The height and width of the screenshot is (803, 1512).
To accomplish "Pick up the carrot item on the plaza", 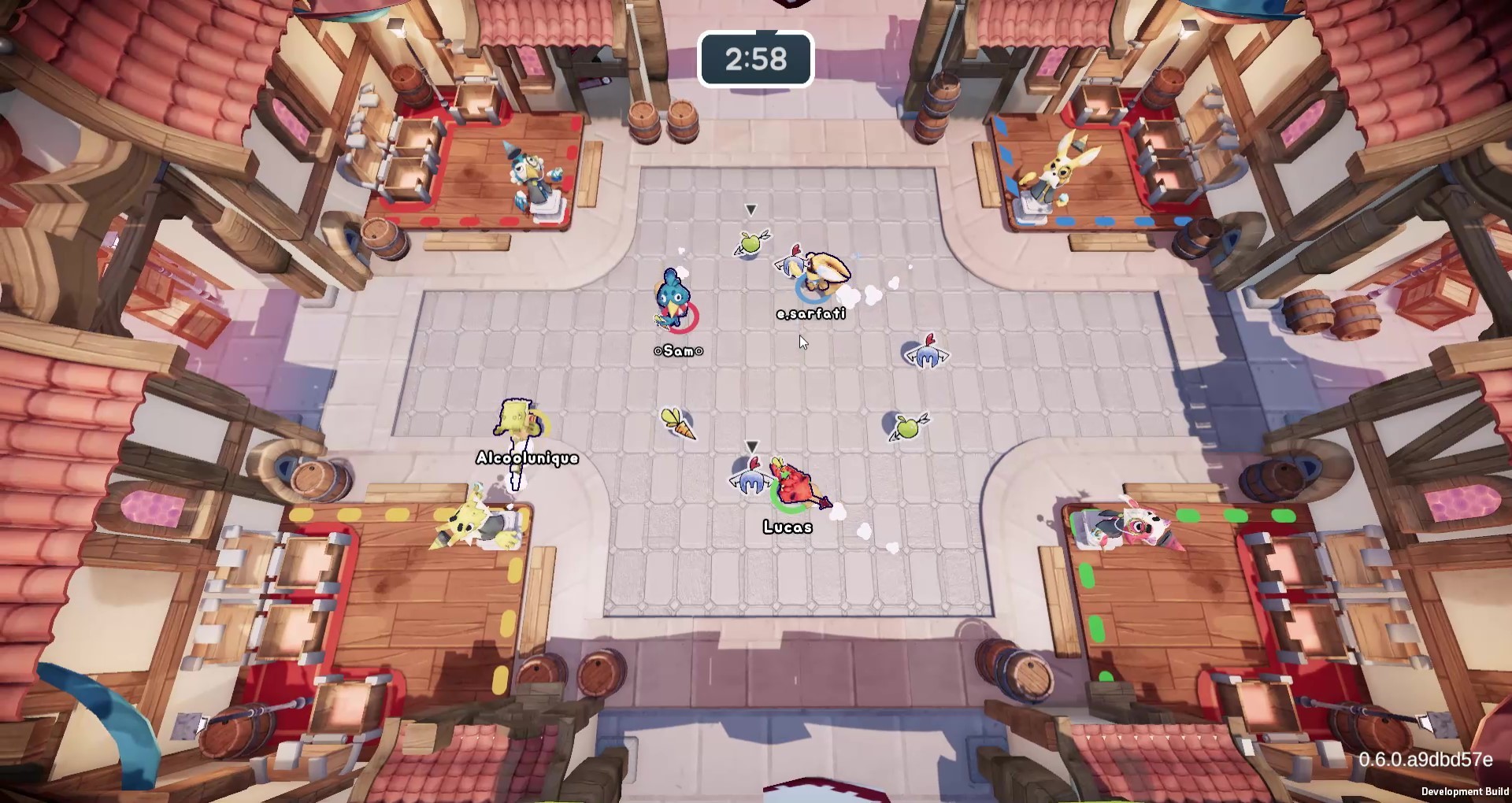I will click(680, 424).
